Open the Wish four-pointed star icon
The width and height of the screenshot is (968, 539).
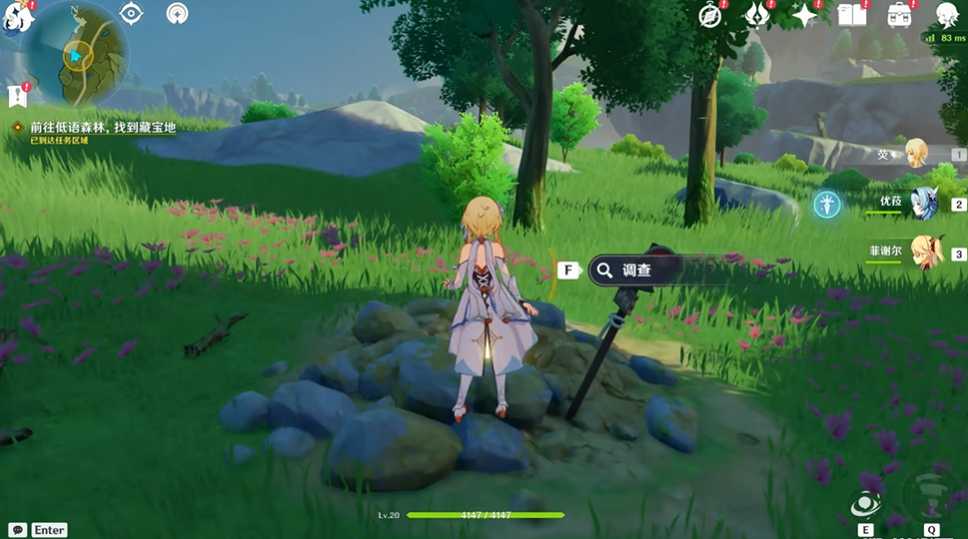click(804, 14)
